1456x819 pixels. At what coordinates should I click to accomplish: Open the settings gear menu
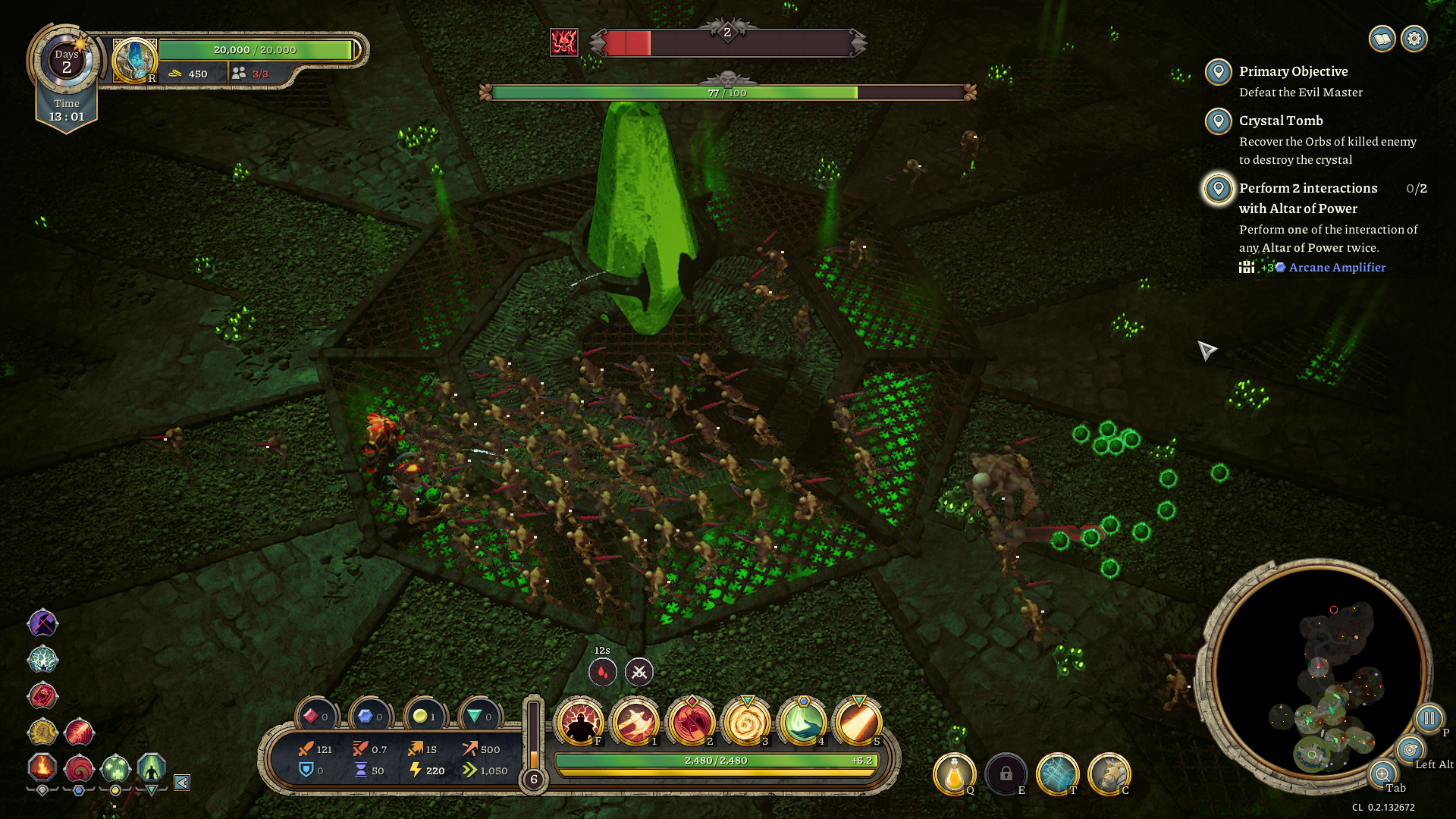coord(1414,39)
